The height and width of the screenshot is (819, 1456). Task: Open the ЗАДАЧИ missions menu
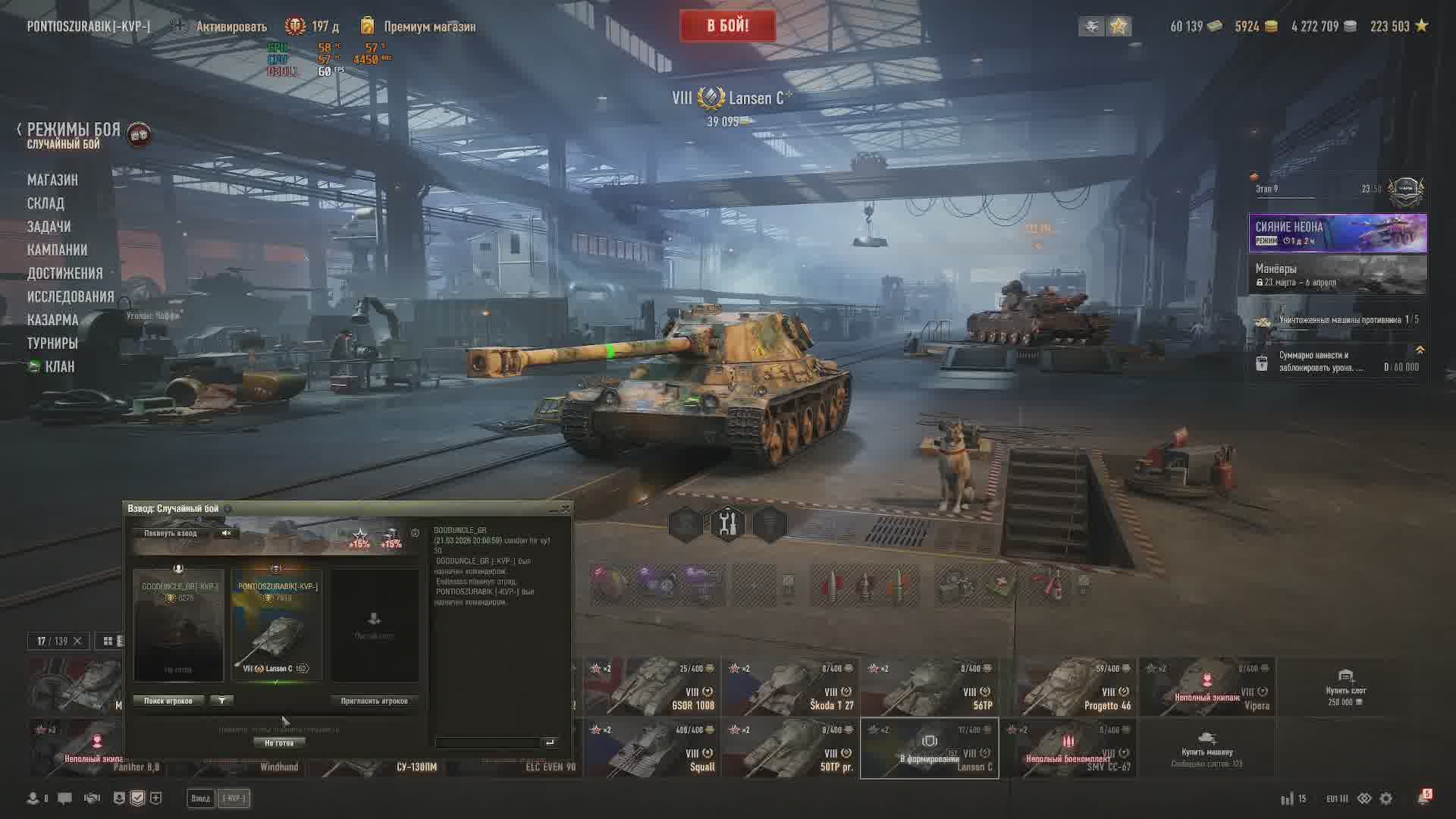49,227
